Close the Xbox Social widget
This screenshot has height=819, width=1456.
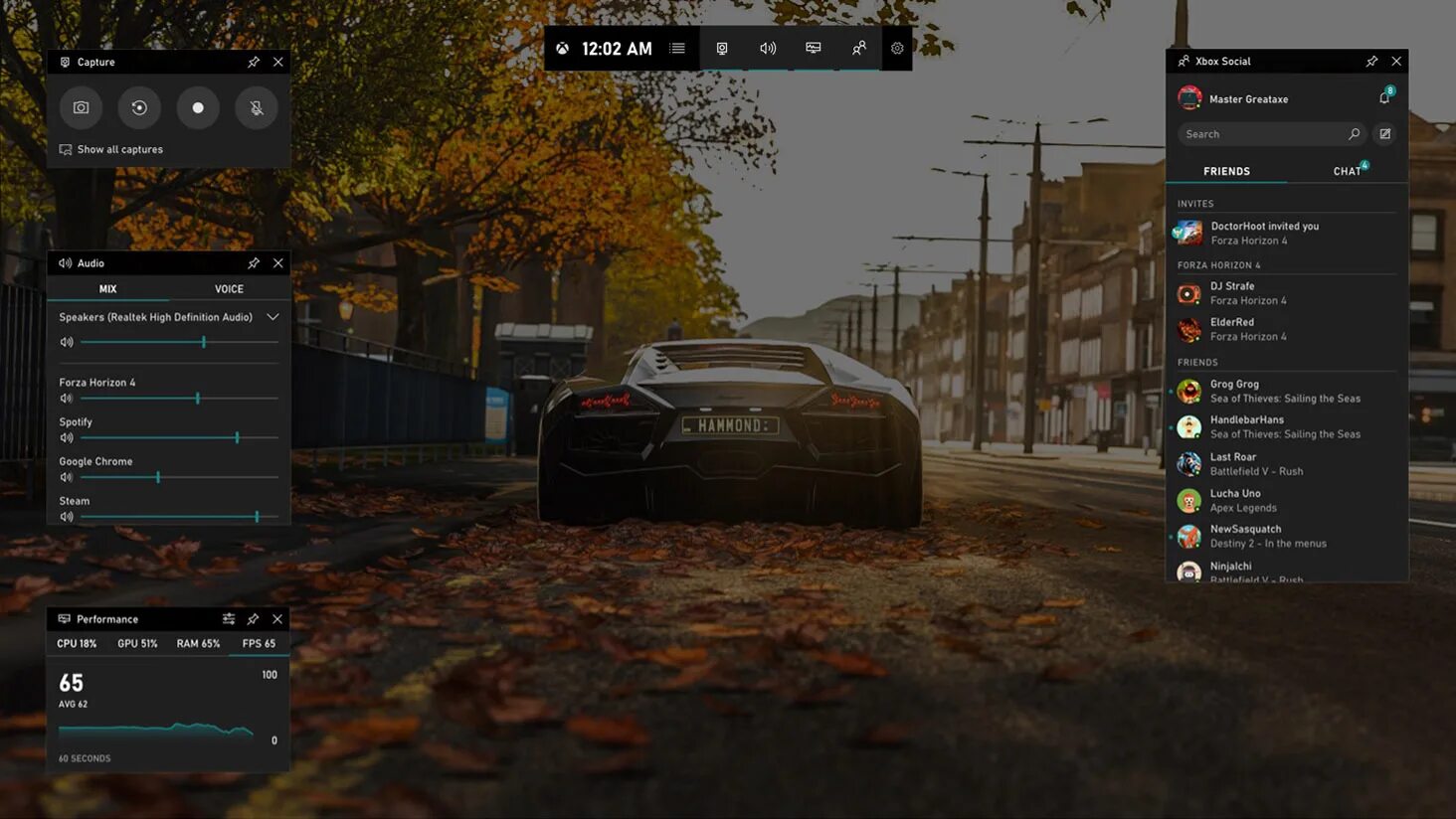pyautogui.click(x=1396, y=62)
